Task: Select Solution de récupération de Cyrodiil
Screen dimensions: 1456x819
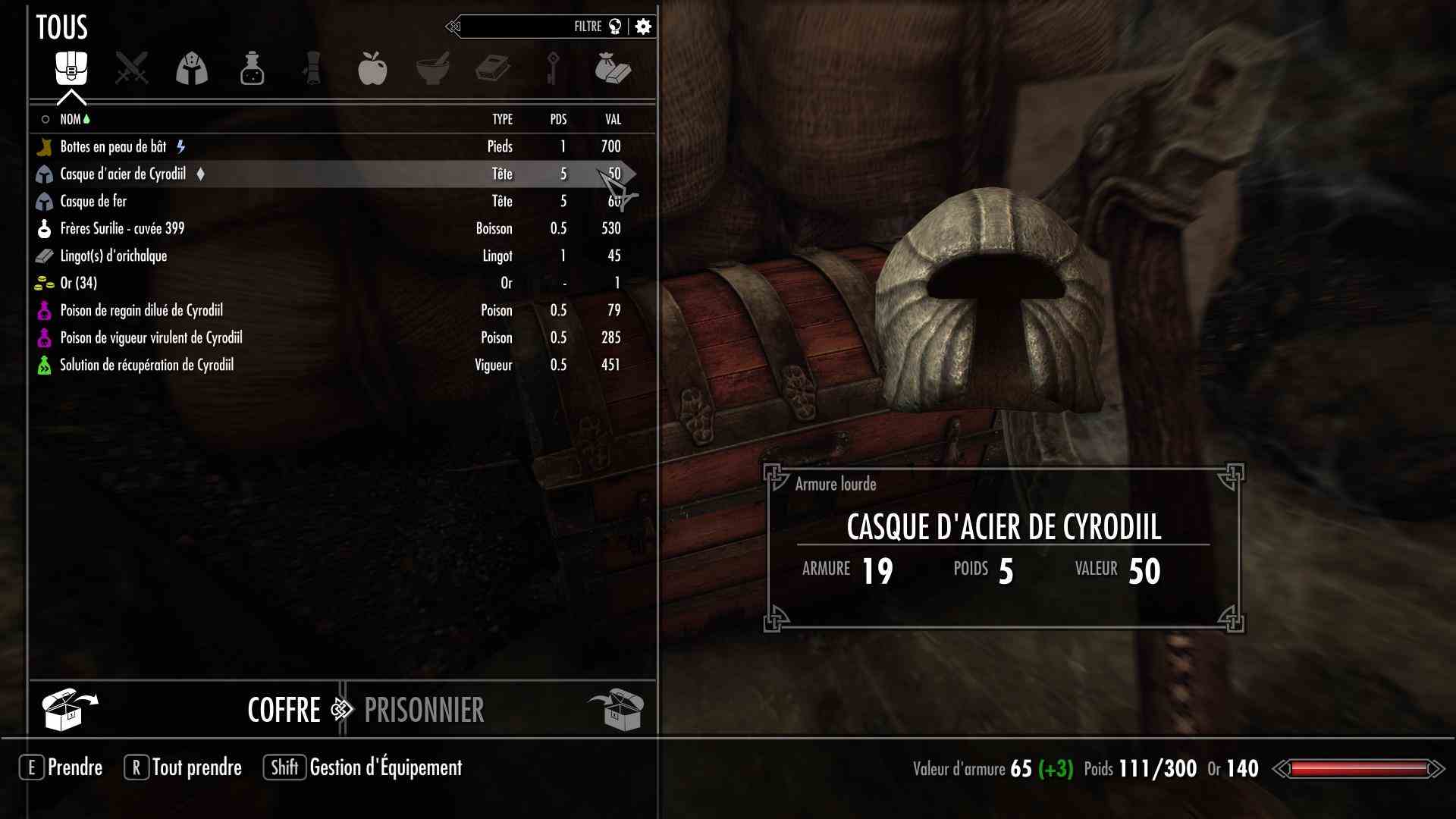Action: [x=146, y=366]
